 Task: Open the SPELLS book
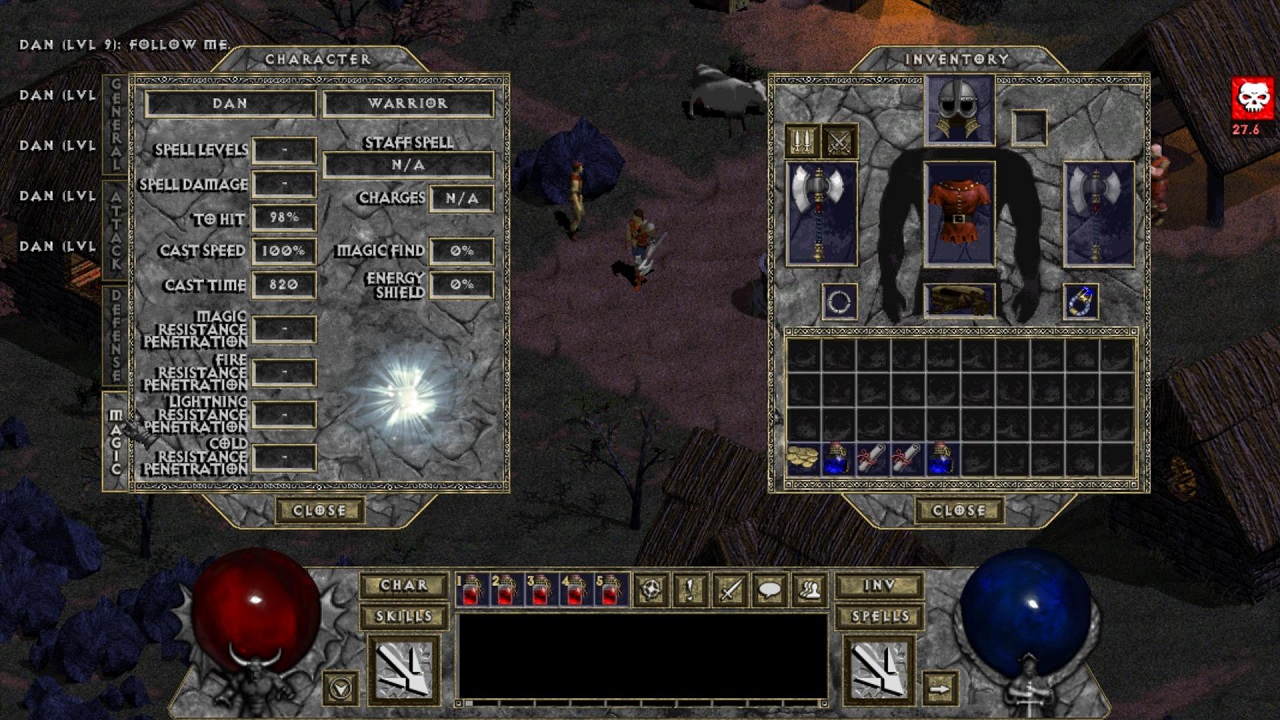point(879,616)
